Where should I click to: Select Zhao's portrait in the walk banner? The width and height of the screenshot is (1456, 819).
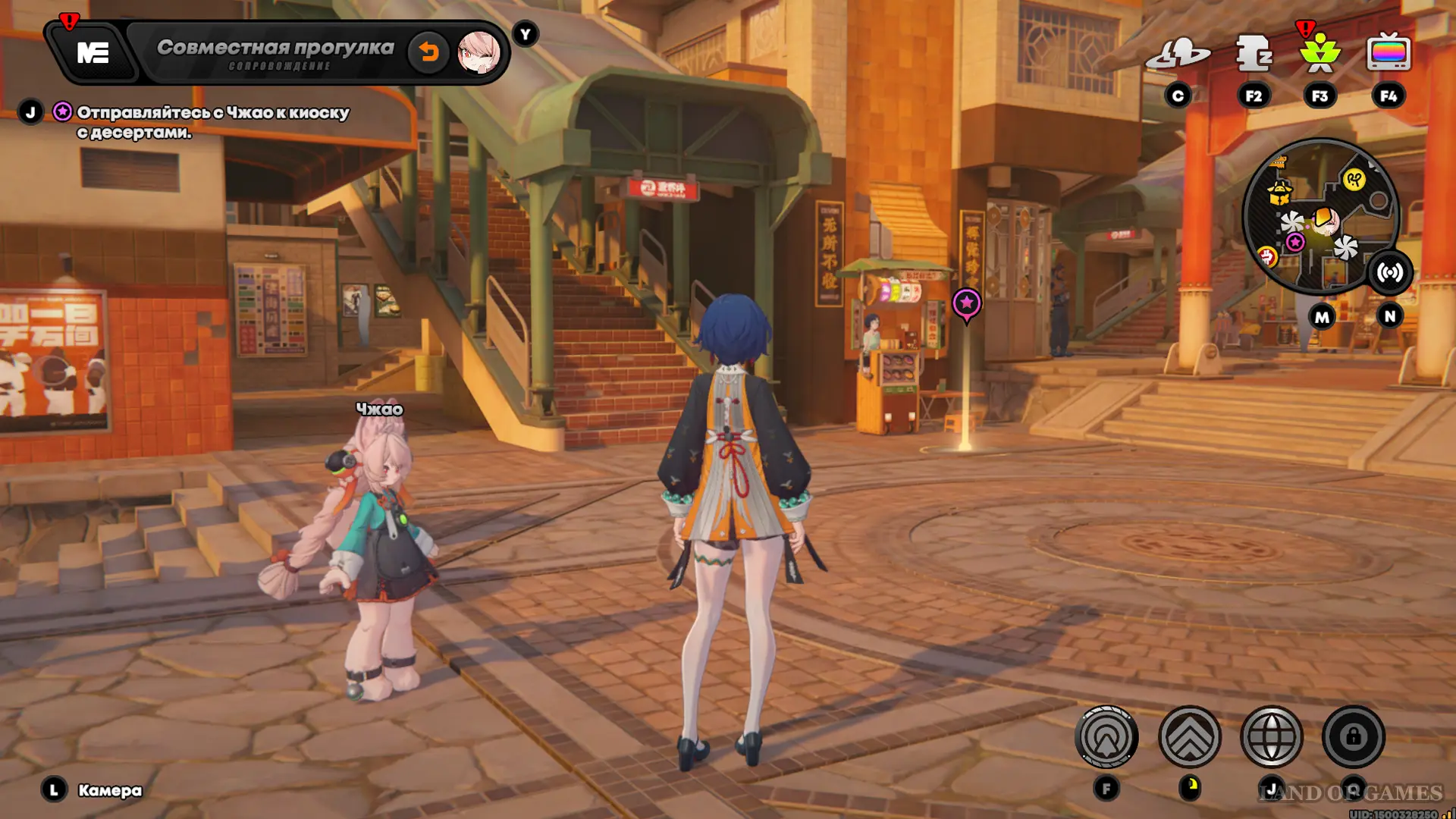(x=479, y=52)
